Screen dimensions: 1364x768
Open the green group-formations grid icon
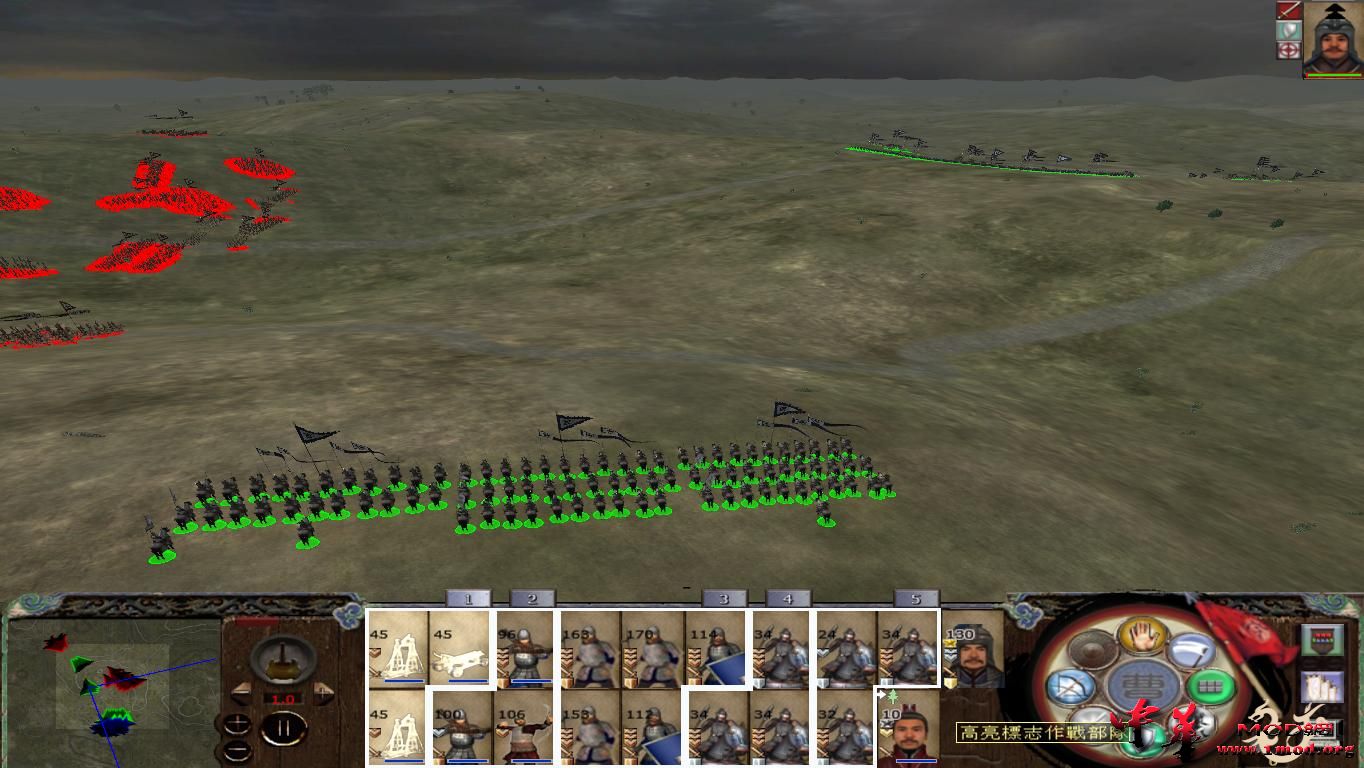pyautogui.click(x=1208, y=686)
